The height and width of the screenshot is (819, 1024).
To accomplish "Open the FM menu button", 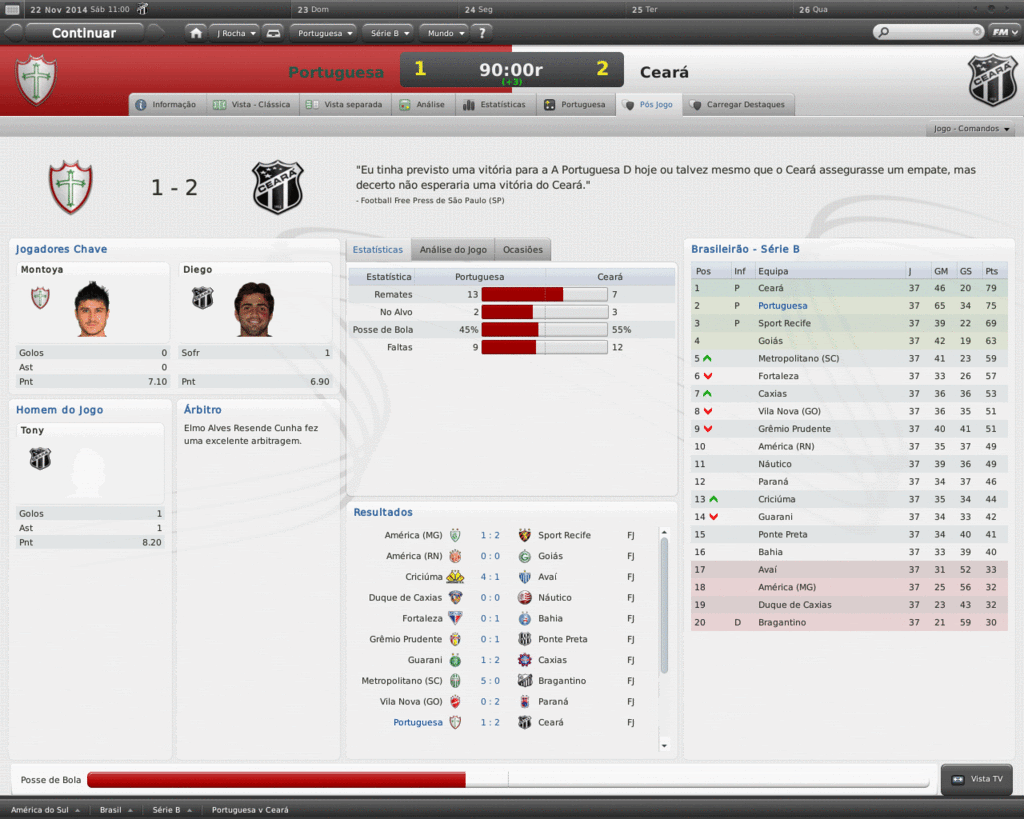I will 1003,32.
